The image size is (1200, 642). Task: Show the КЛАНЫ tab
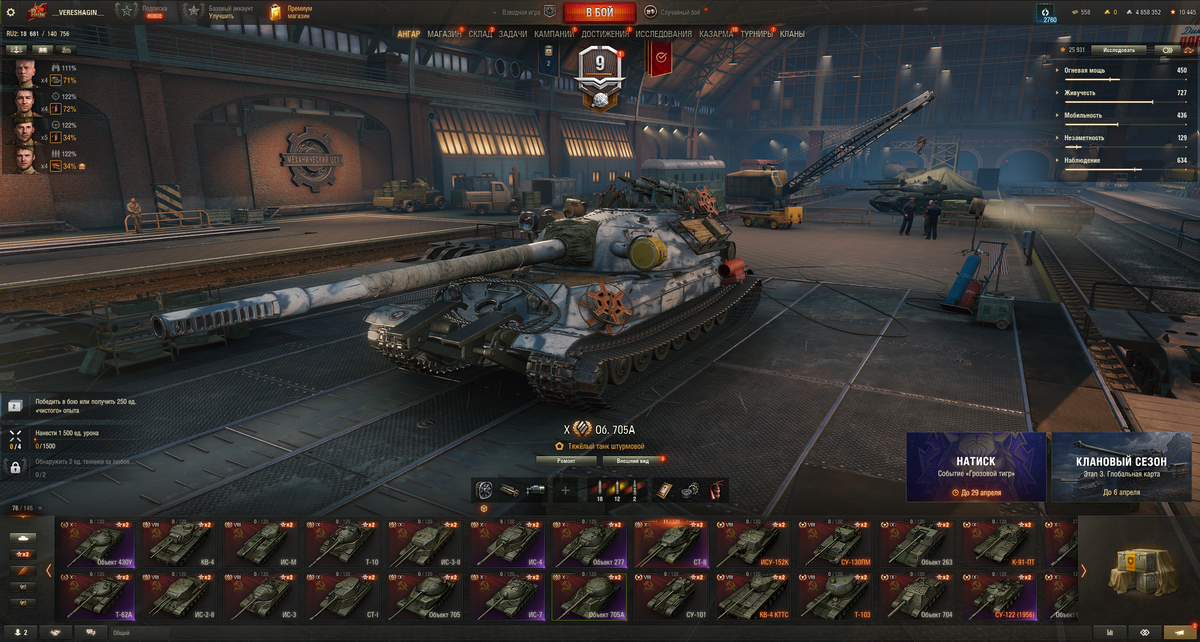click(x=792, y=34)
